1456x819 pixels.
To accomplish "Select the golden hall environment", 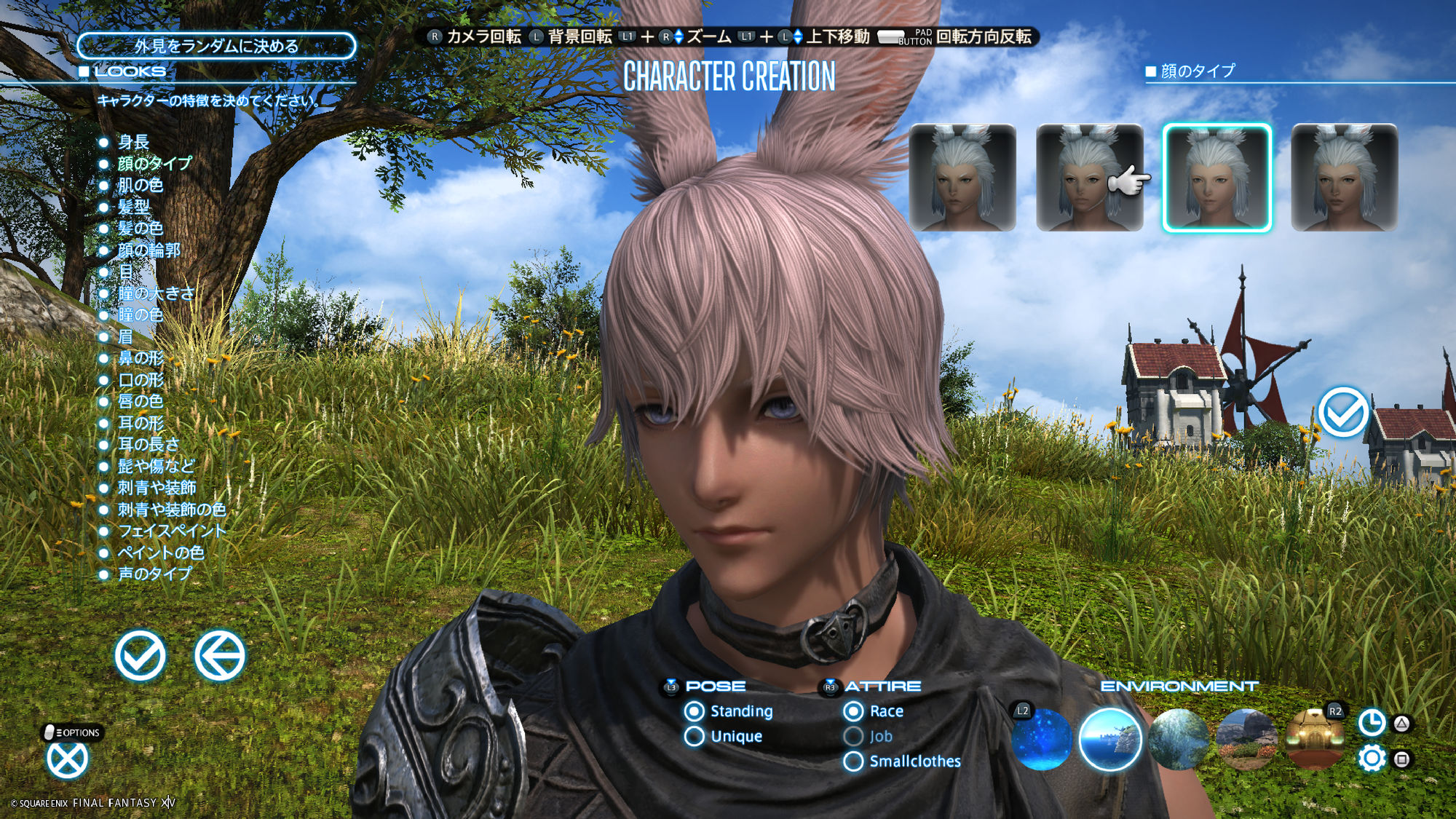I will tap(1314, 740).
